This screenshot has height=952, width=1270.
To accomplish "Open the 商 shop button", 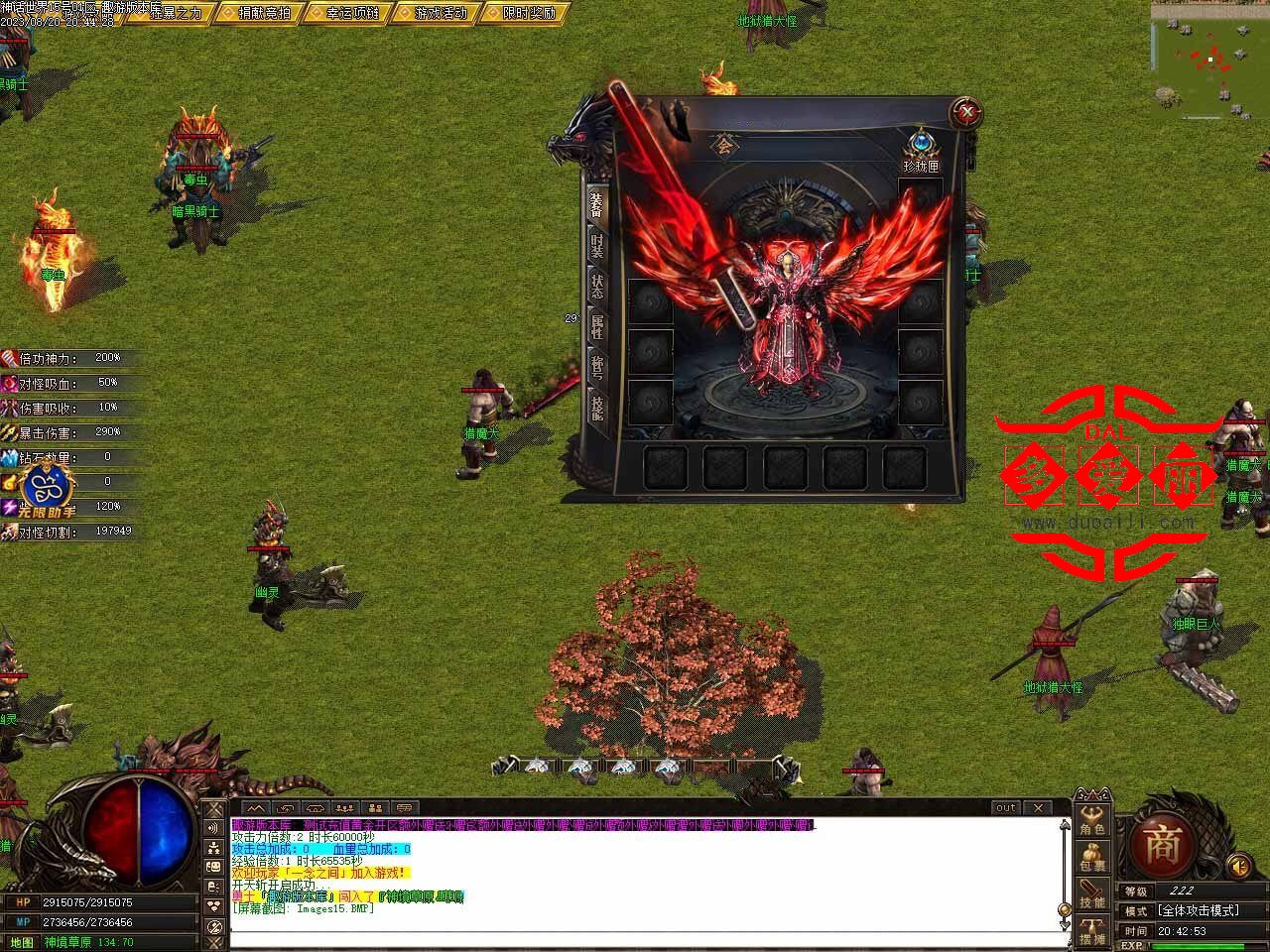I will pos(1161,846).
